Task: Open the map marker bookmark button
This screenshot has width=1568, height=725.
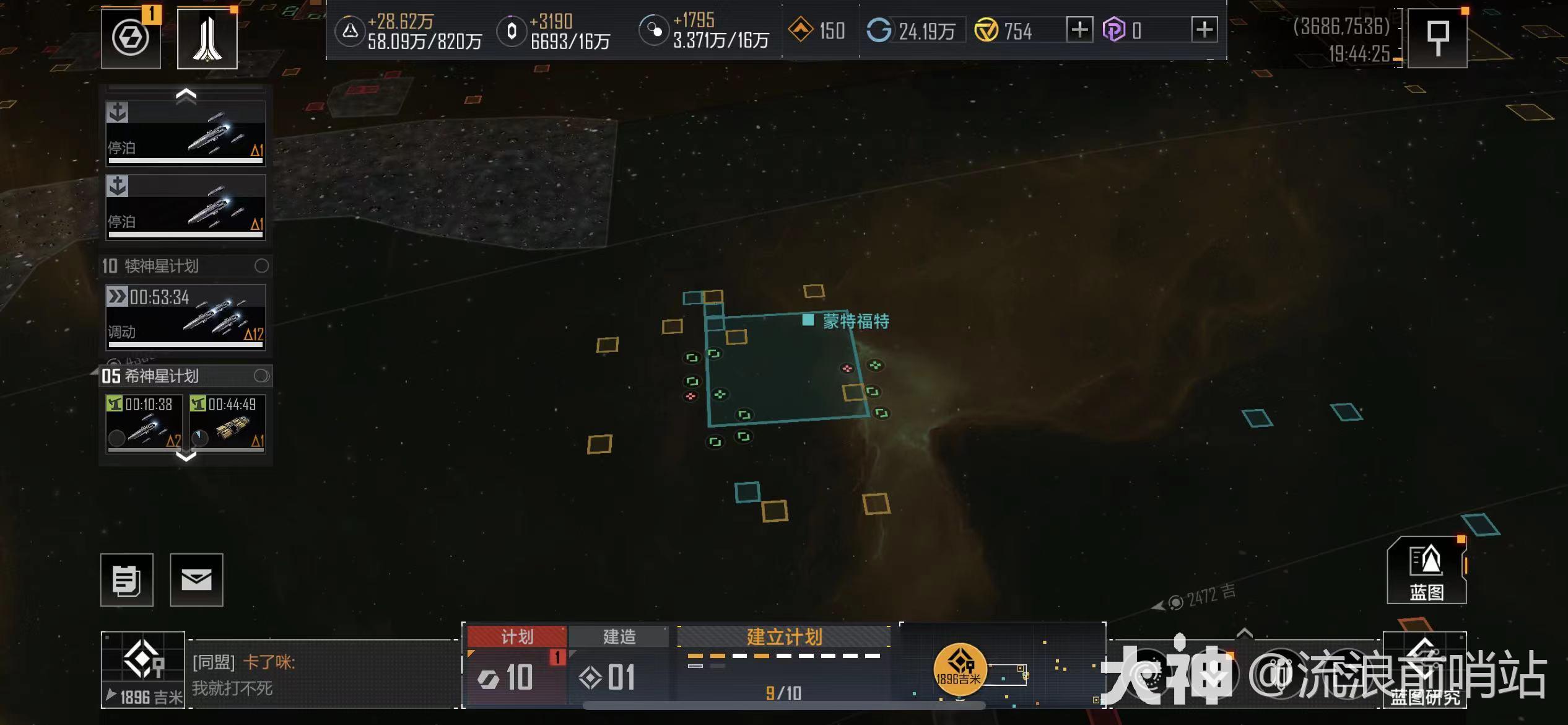Action: [1437, 38]
